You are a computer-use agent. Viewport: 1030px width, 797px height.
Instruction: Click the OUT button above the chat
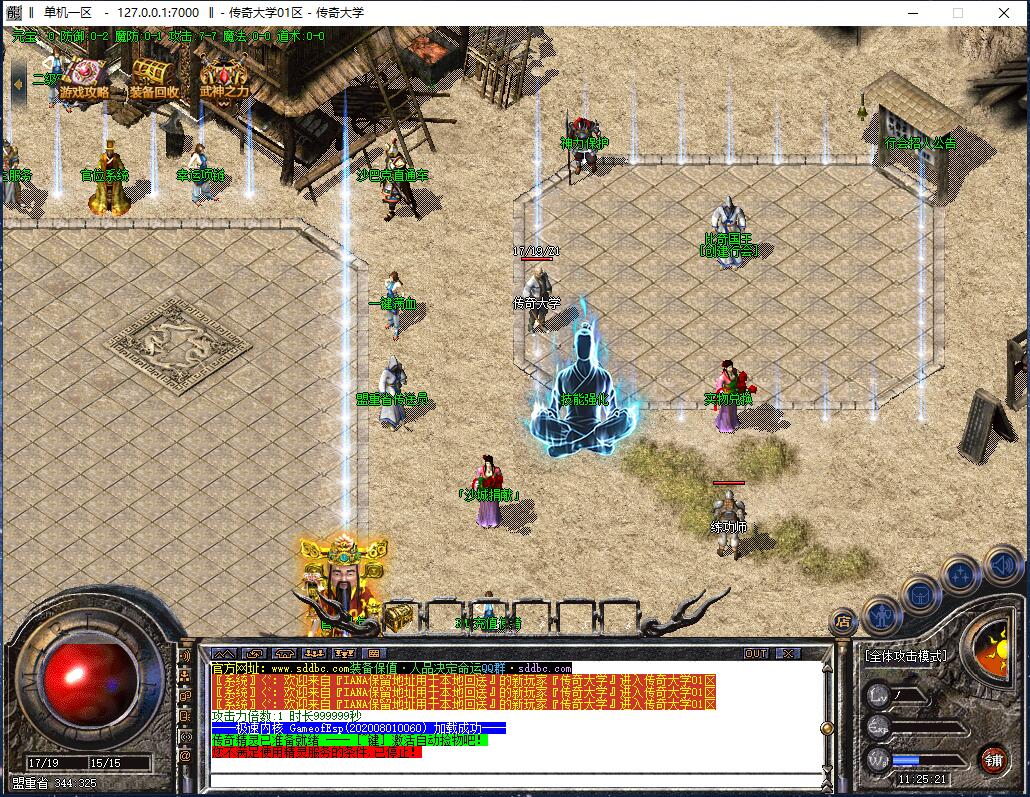757,653
